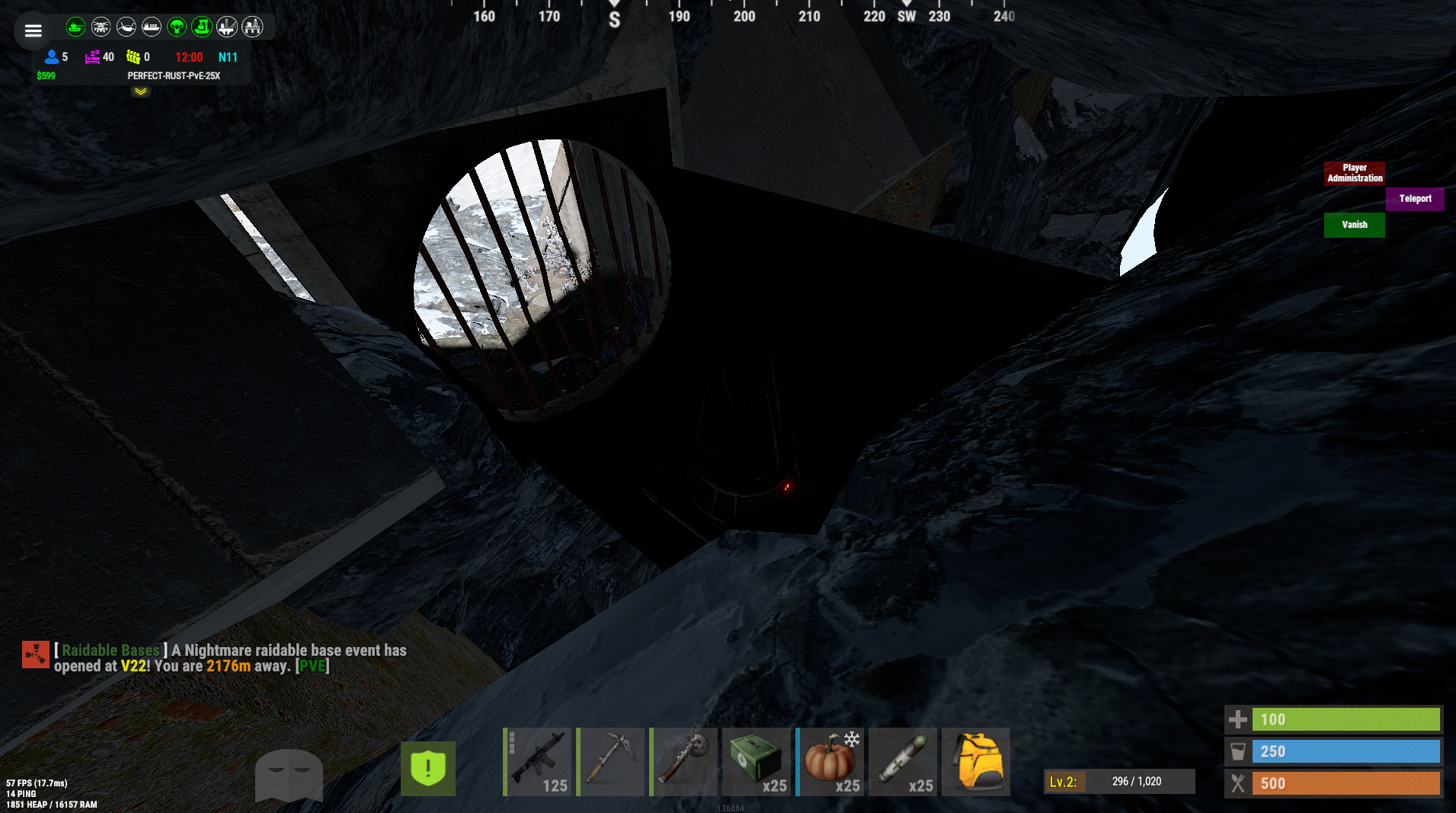Toggle the green Vanish button
This screenshot has height=813, width=1456.
[x=1354, y=225]
